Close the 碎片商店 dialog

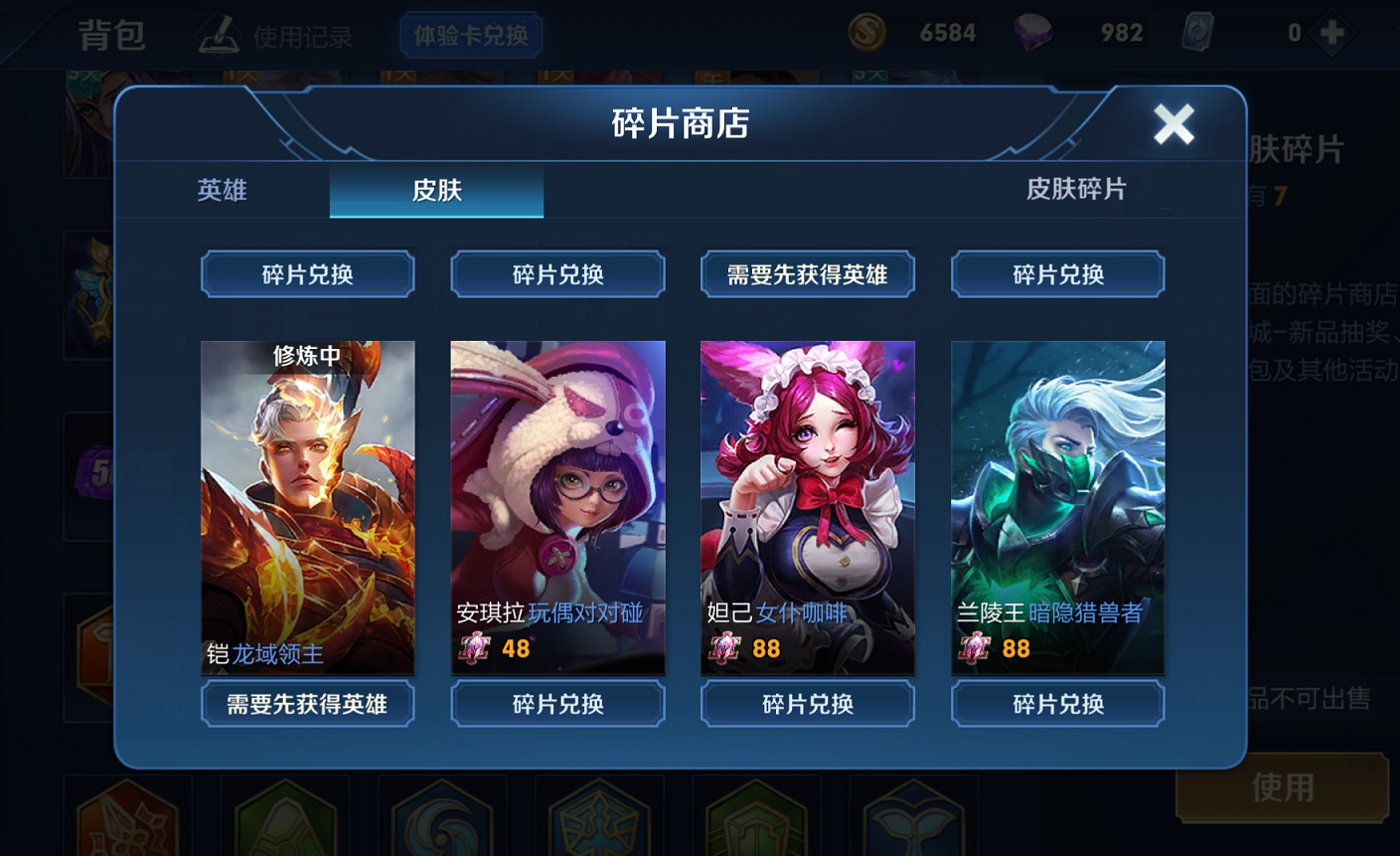click(x=1173, y=126)
